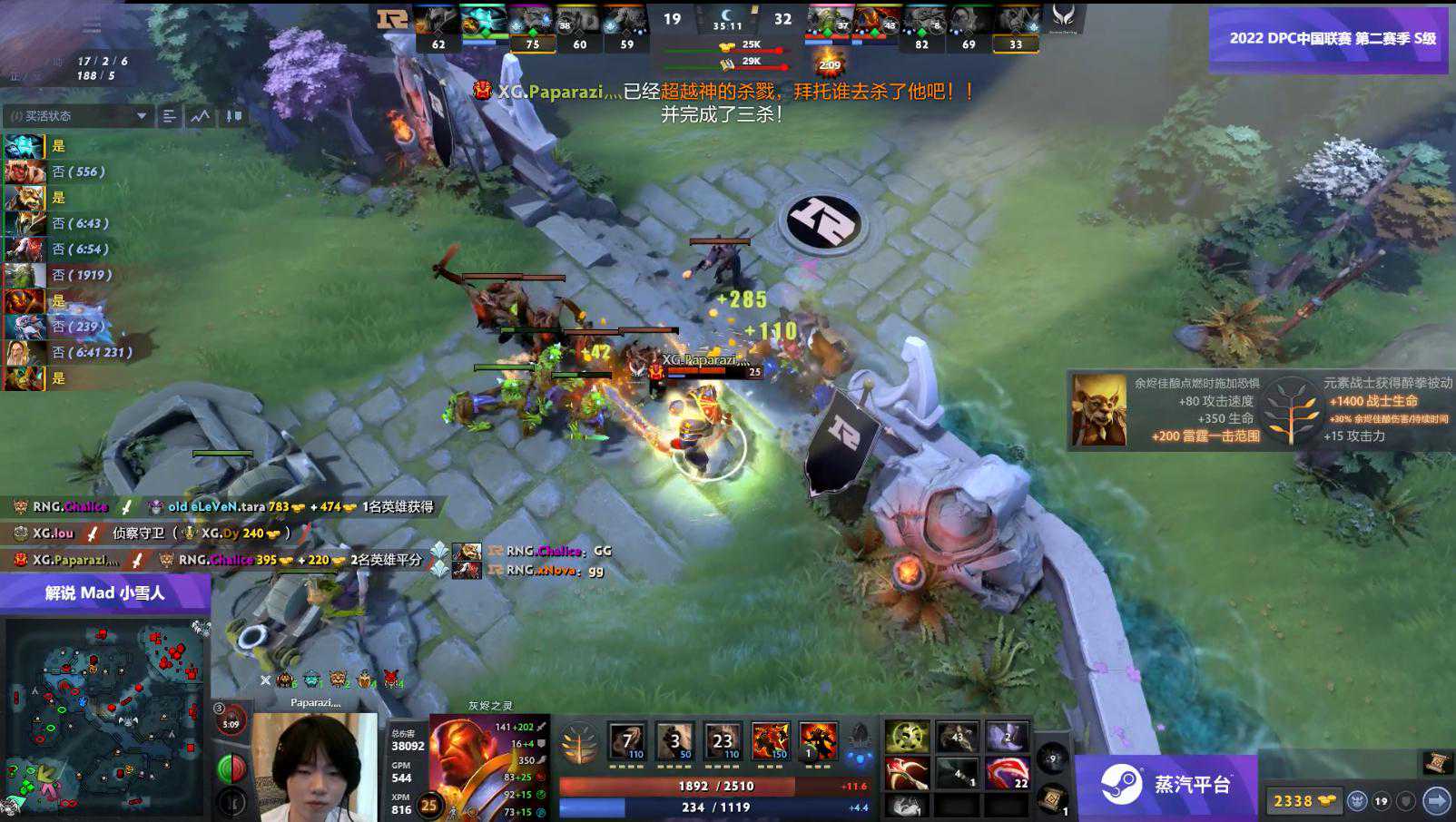1456x822 pixels.
Task: Open the shop via the 2338 gold button
Action: click(x=1304, y=800)
